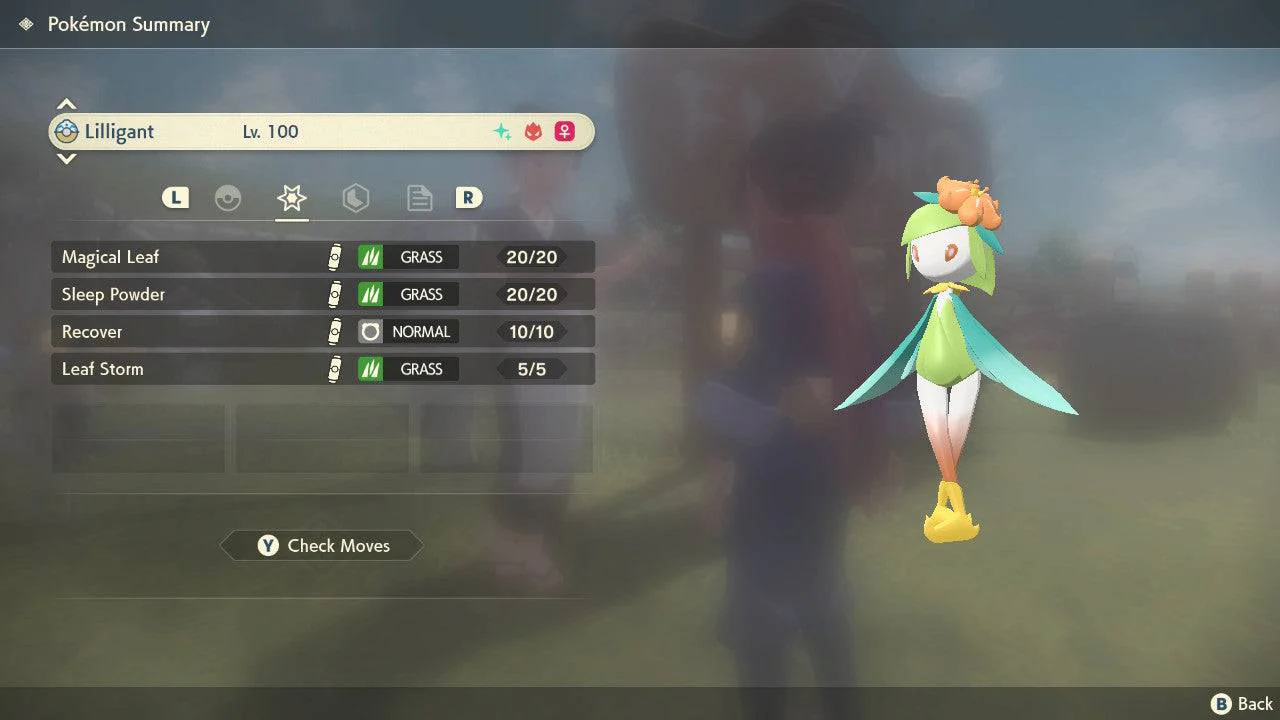
Task: Pick the Leaf Storm move
Action: (x=322, y=369)
